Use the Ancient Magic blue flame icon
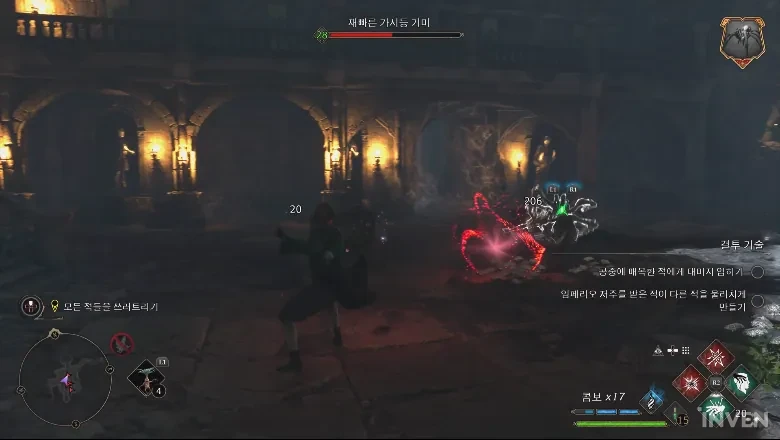The image size is (780, 440). [x=651, y=399]
